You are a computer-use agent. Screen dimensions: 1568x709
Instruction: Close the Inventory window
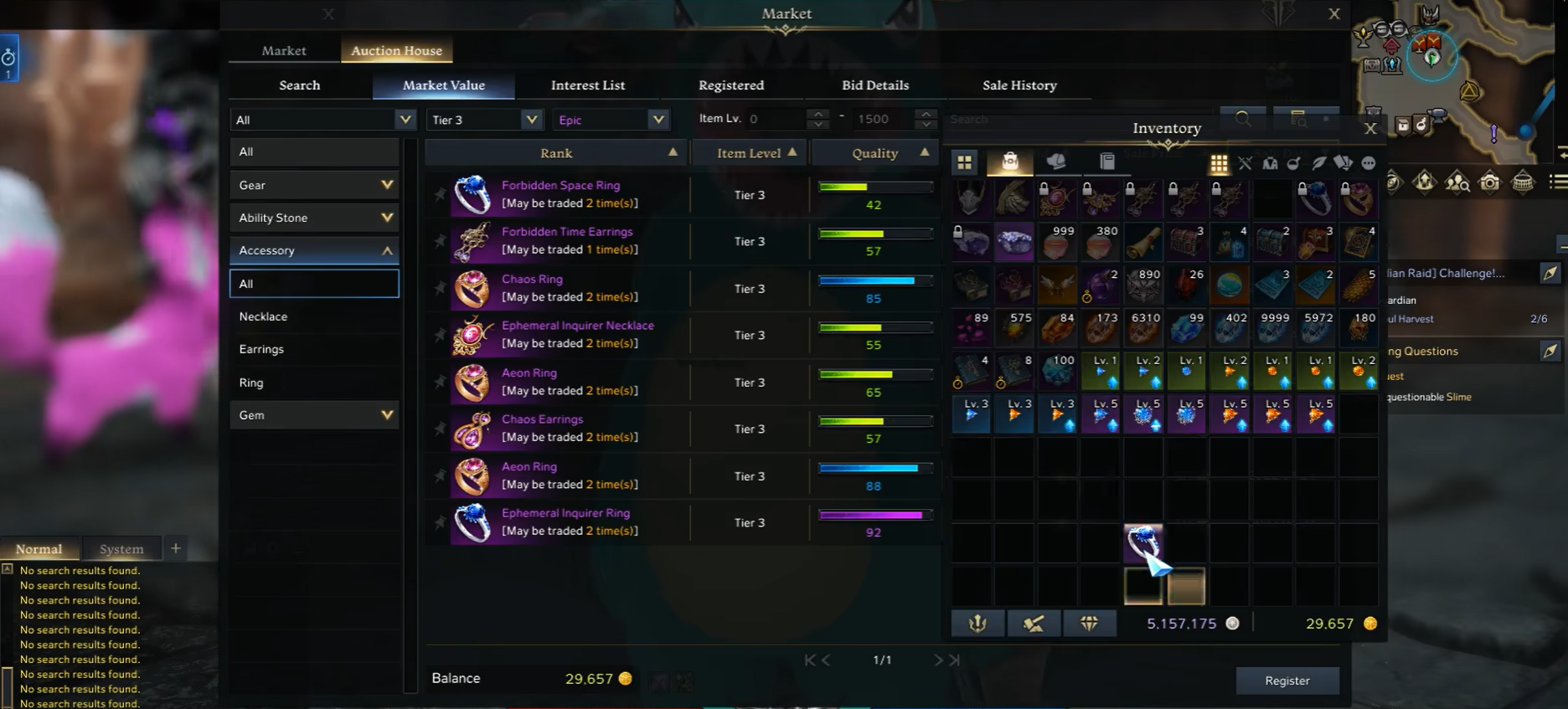pos(1370,128)
